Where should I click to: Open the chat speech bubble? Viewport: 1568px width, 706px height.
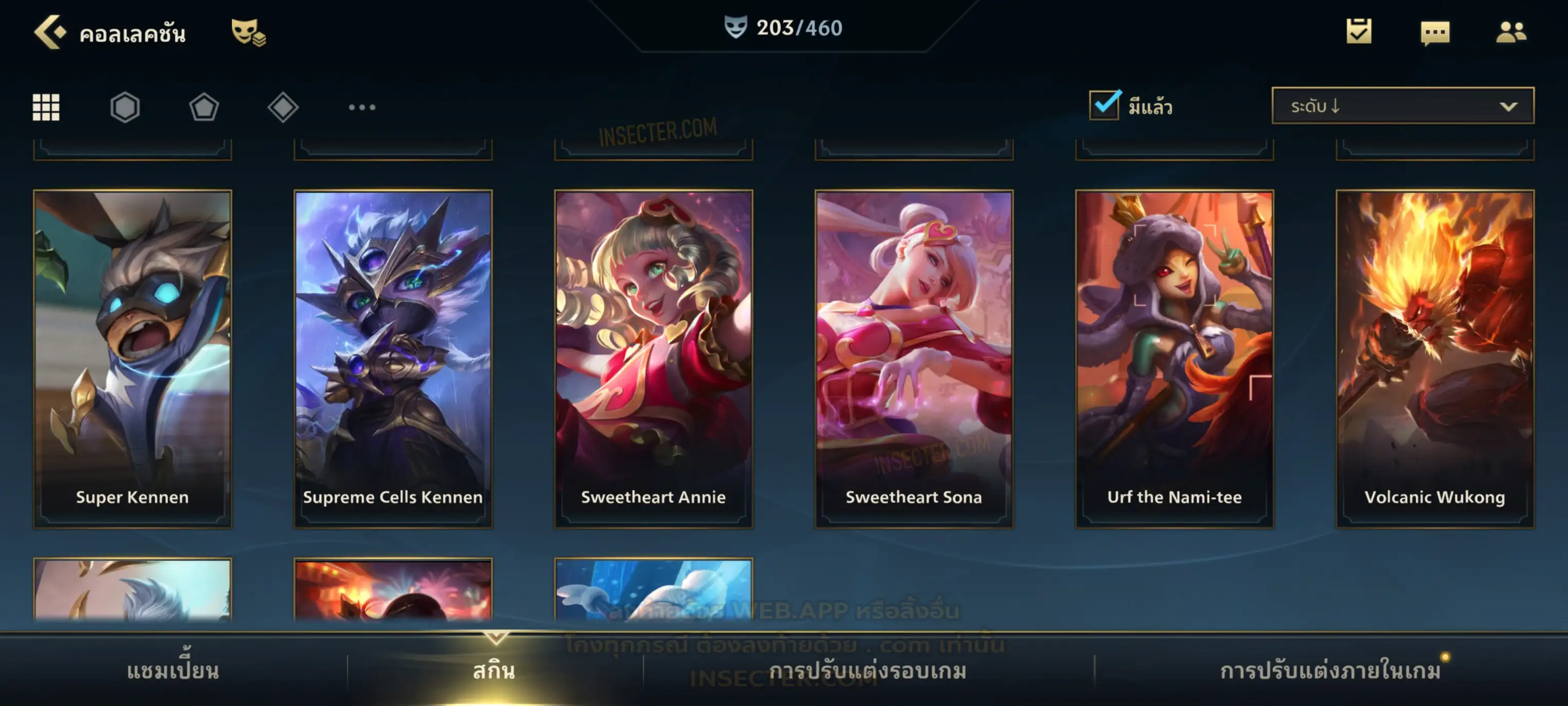[1435, 32]
